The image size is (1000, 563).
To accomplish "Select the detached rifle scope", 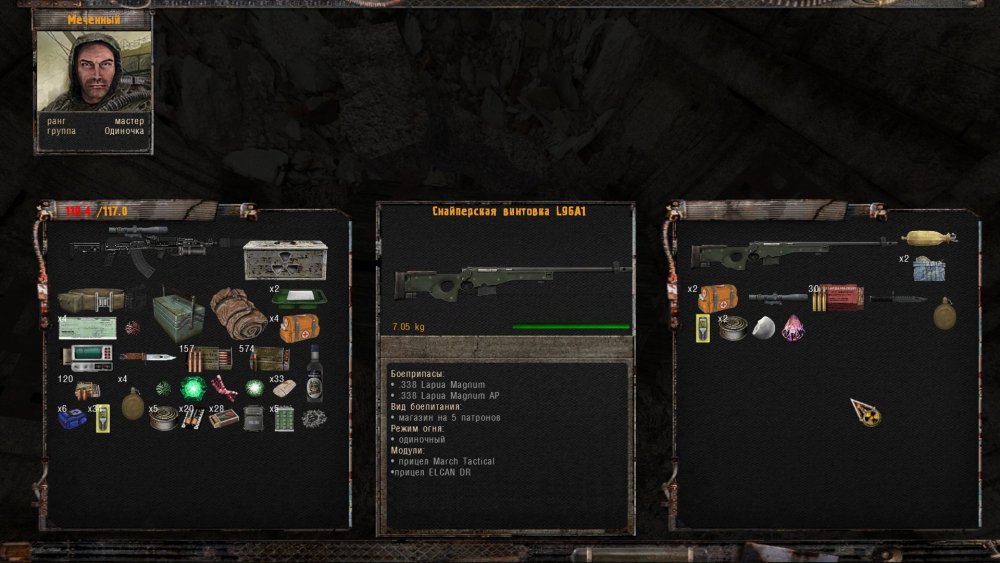I will pyautogui.click(x=779, y=297).
